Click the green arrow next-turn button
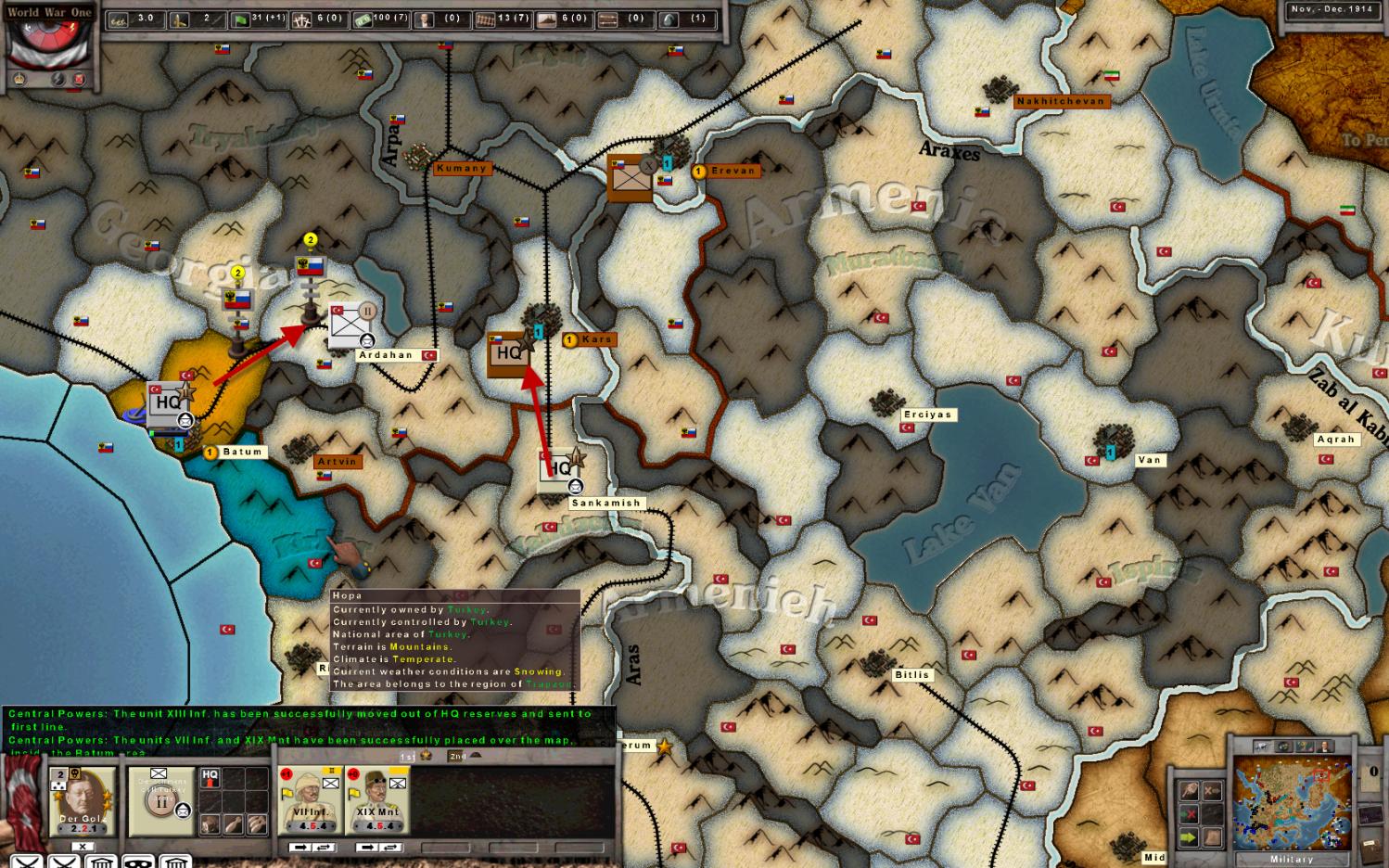This screenshot has height=868, width=1389. coord(1190,838)
